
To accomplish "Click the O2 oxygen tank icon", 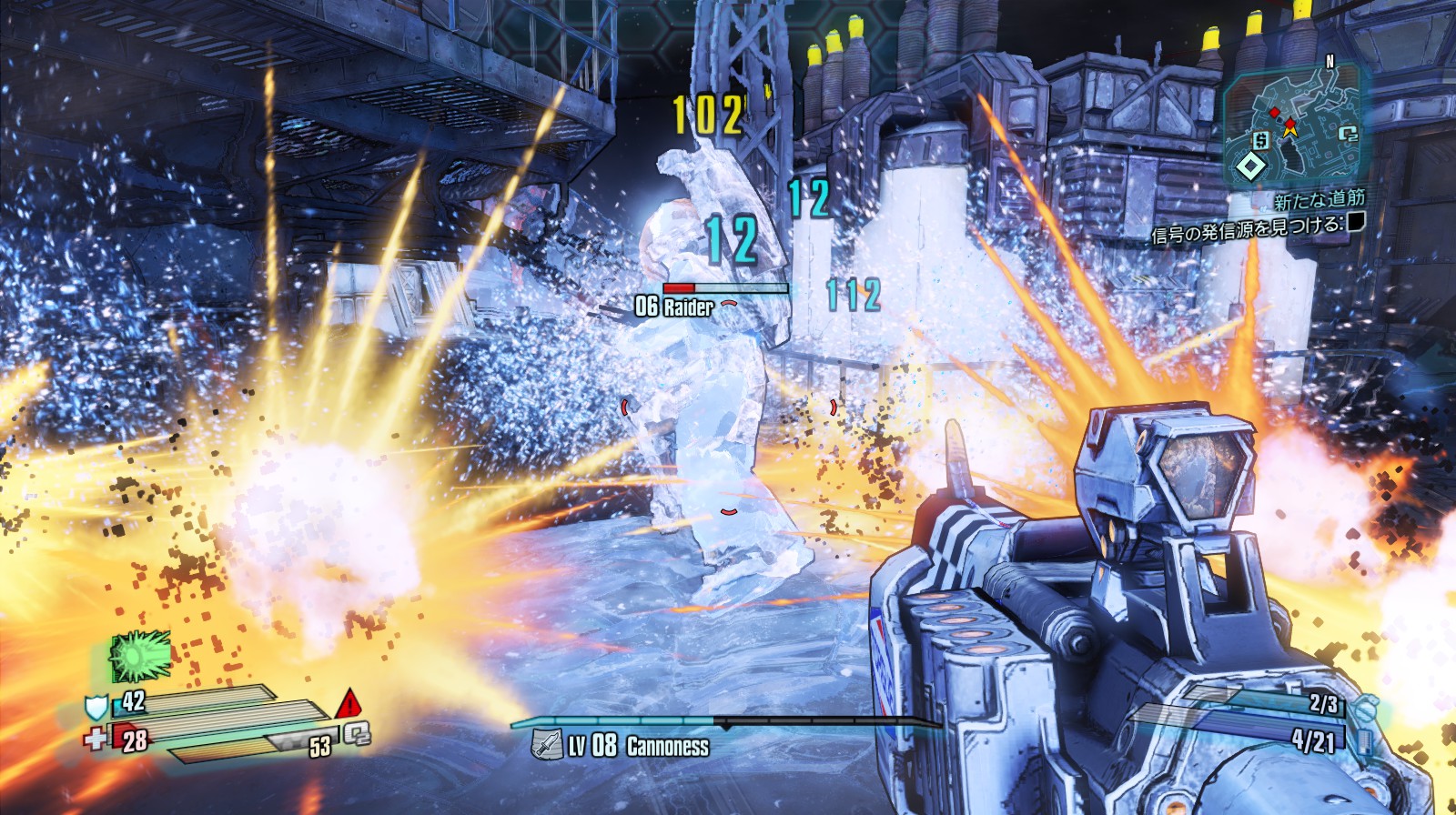I will pyautogui.click(x=357, y=733).
